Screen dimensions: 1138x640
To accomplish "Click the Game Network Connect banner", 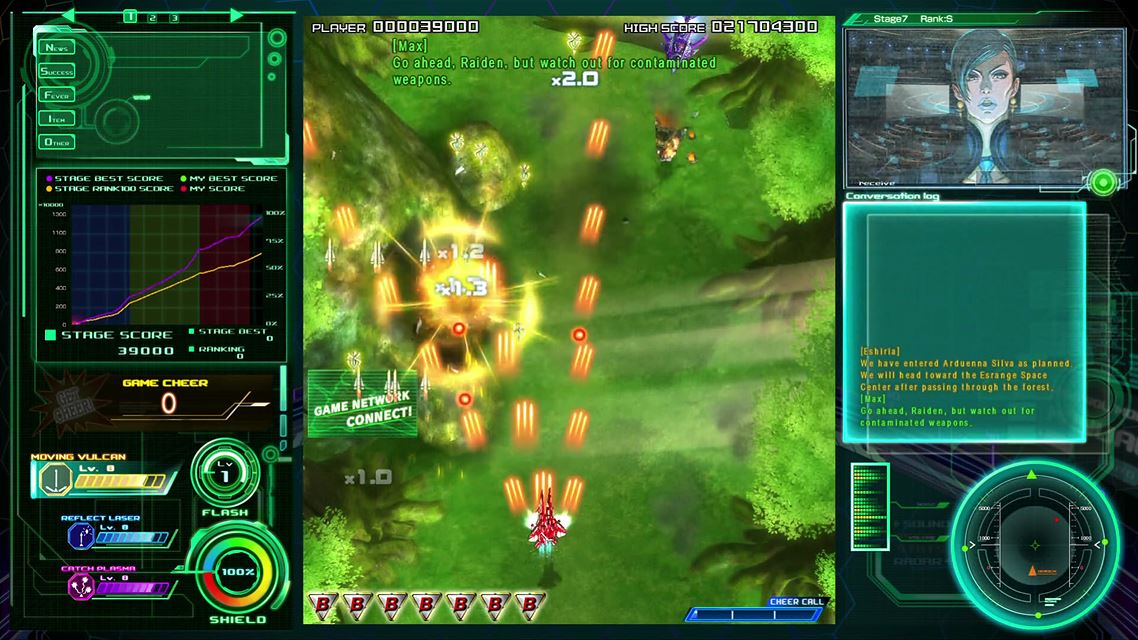I will (x=362, y=404).
